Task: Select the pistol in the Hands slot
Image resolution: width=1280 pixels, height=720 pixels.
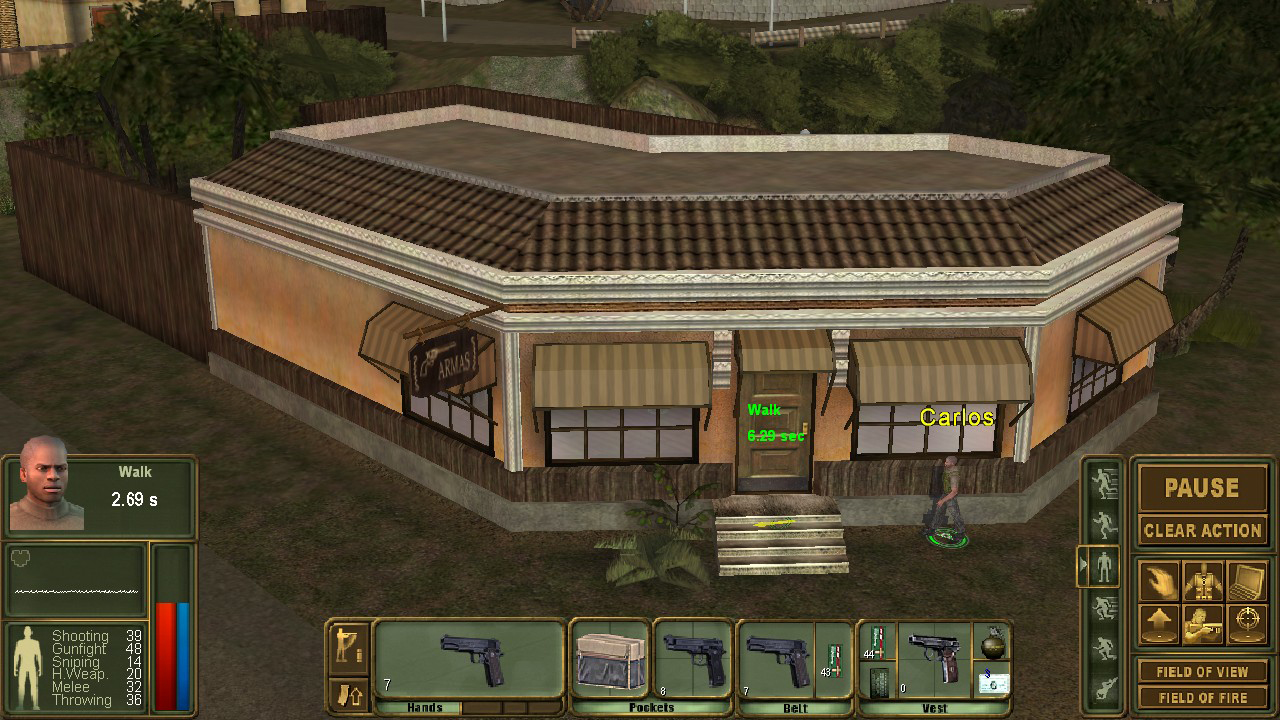Action: pos(475,658)
